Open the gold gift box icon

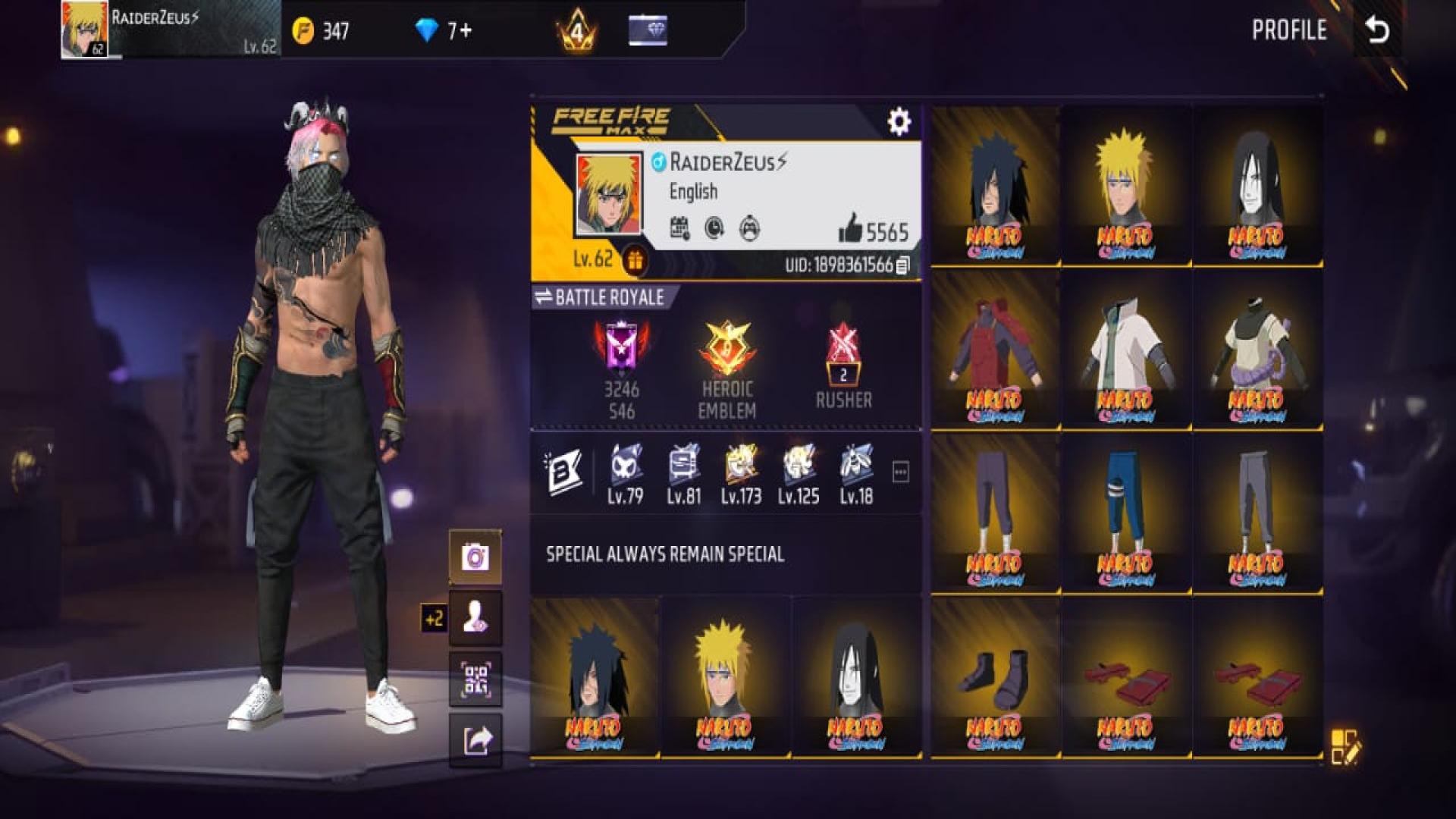pos(635,262)
